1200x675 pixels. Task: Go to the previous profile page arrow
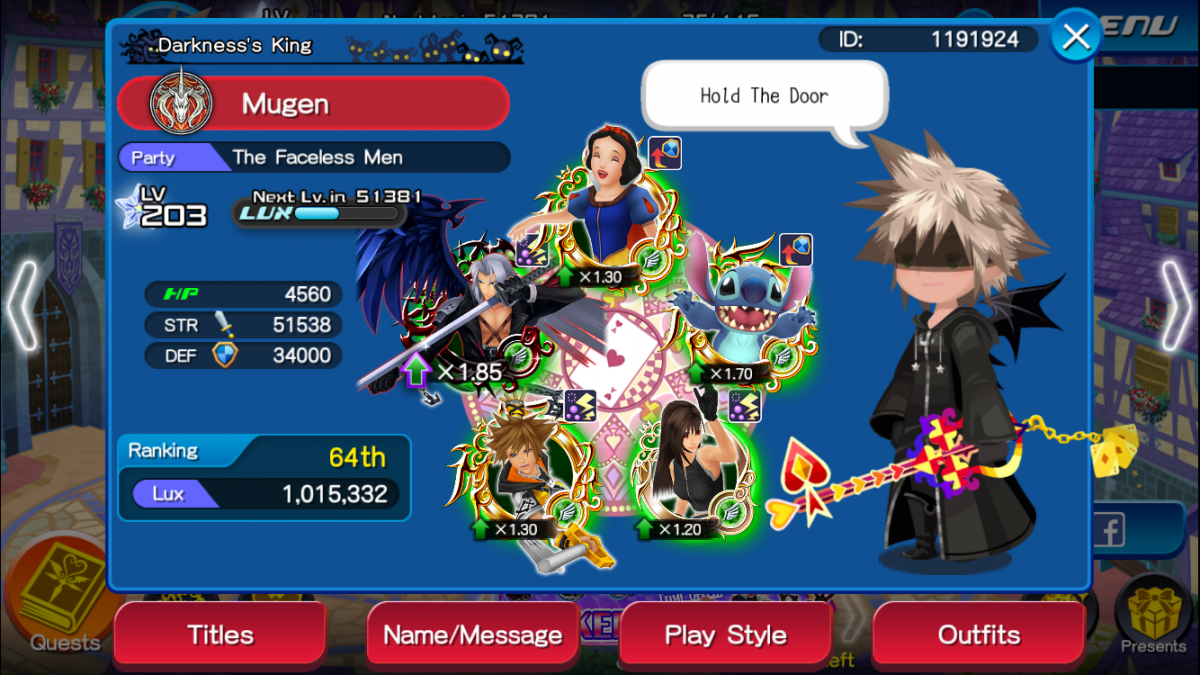click(x=22, y=306)
